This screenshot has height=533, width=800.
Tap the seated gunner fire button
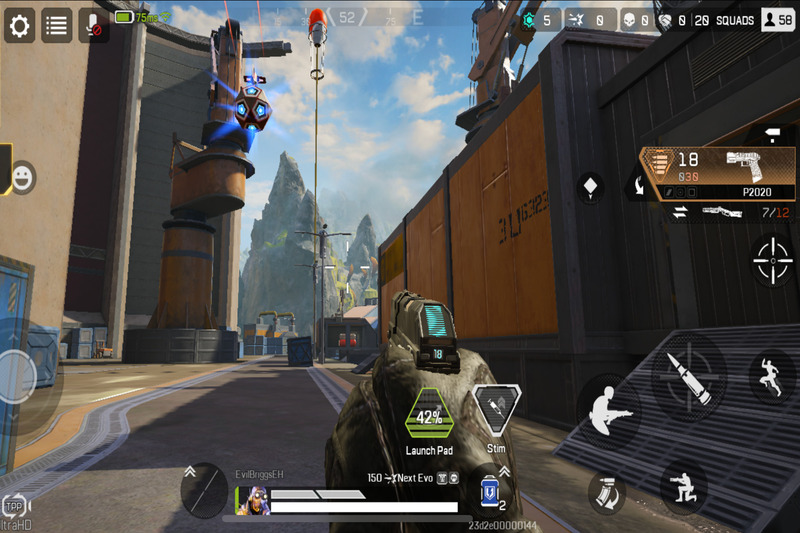(610, 411)
